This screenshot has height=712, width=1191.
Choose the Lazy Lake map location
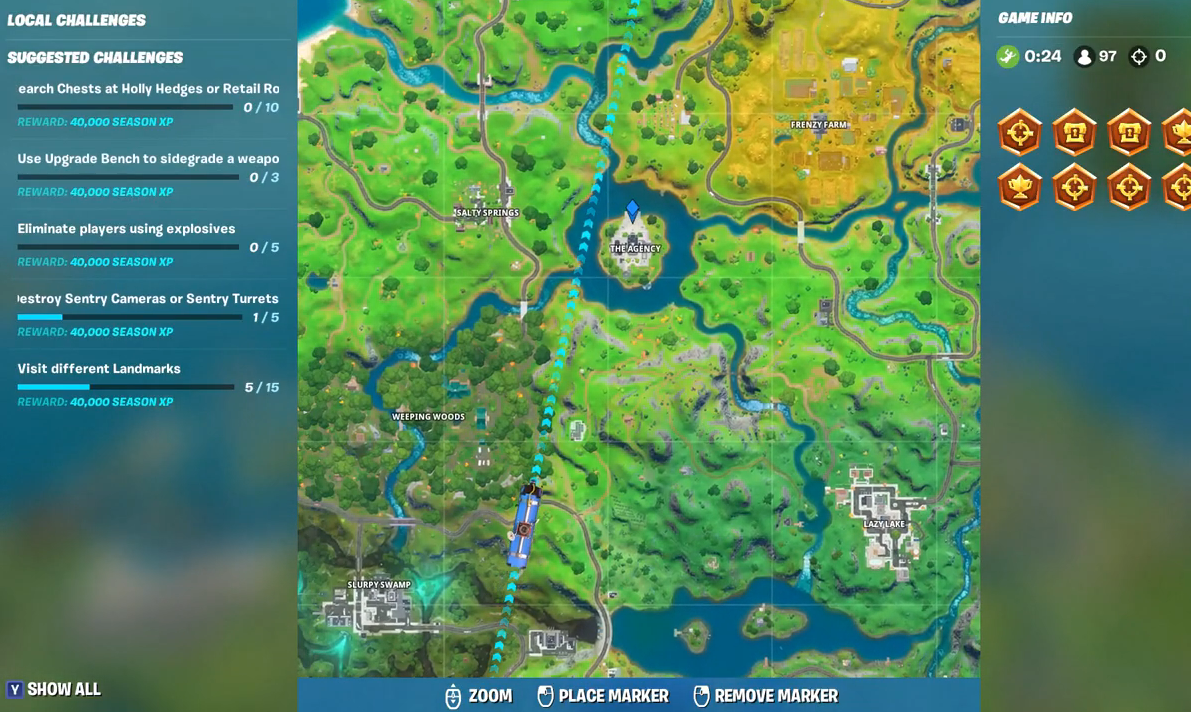[x=884, y=524]
